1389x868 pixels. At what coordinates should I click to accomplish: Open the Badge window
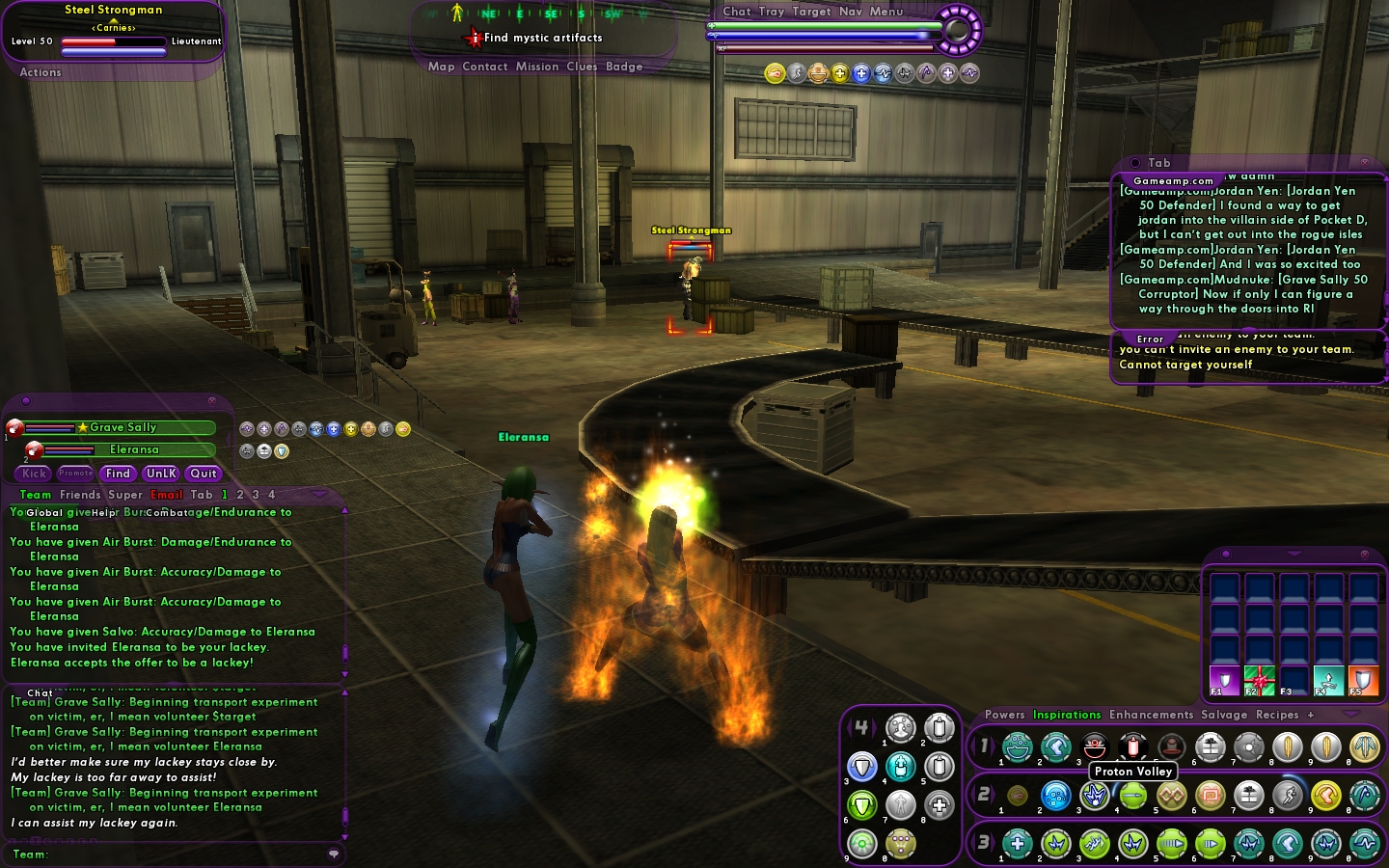click(624, 67)
